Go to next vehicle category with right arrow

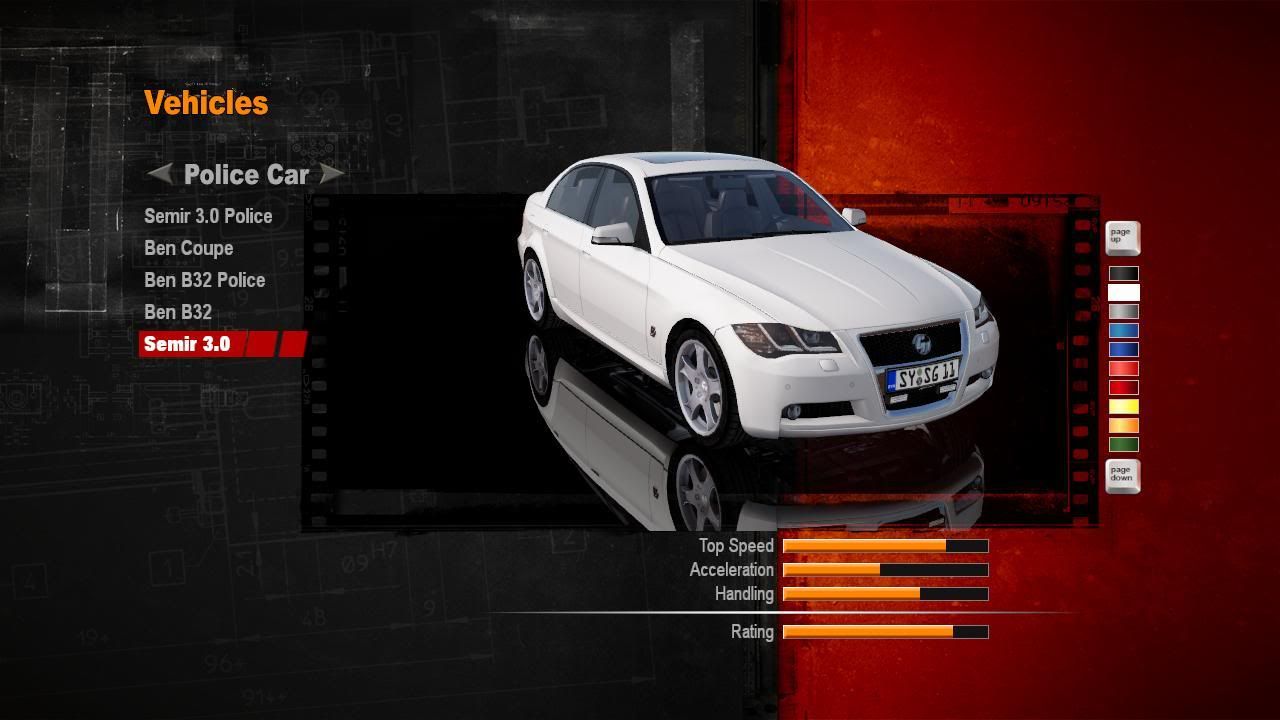tap(332, 174)
